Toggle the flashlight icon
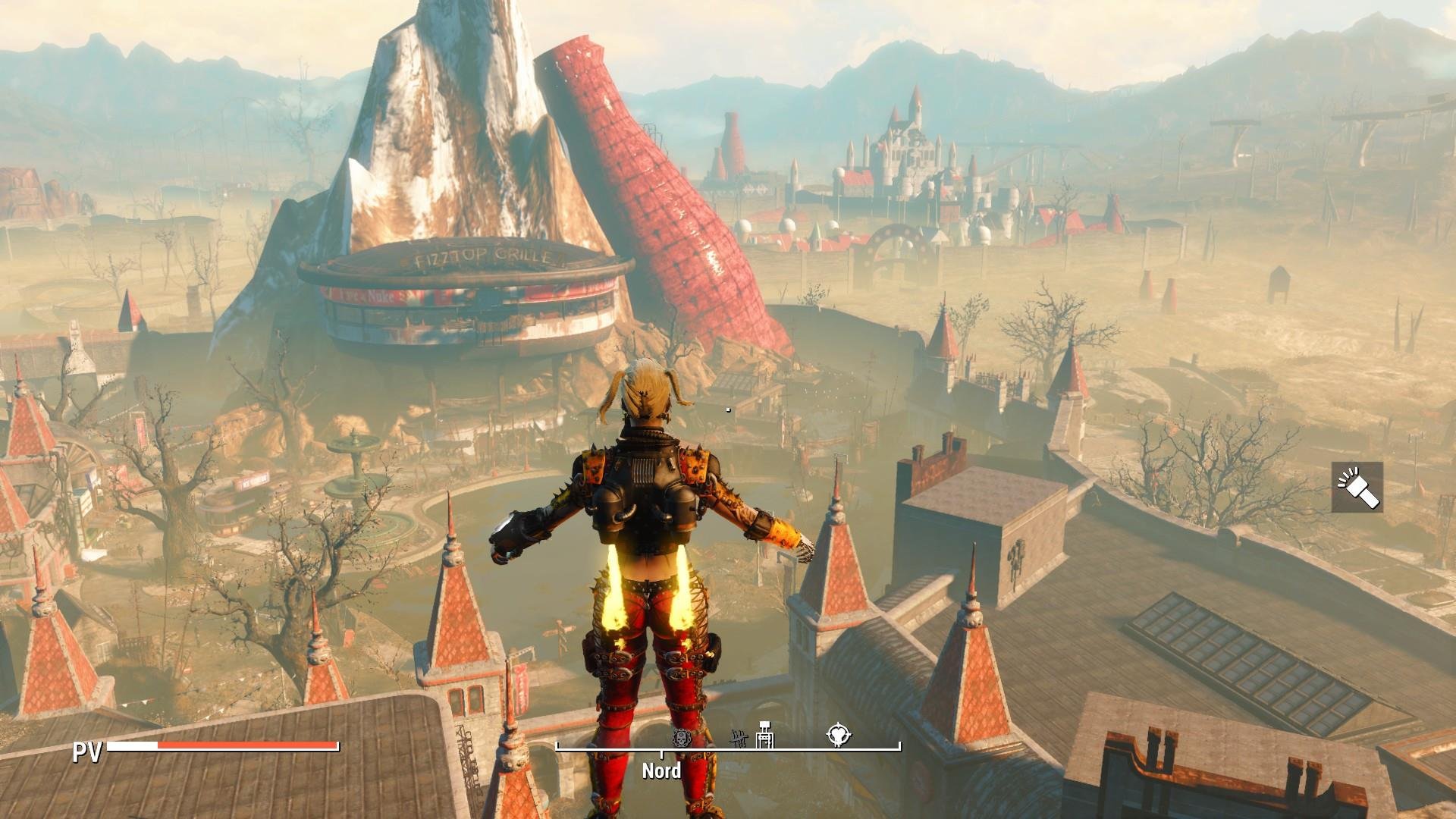Image resolution: width=1456 pixels, height=819 pixels. pos(1357,487)
